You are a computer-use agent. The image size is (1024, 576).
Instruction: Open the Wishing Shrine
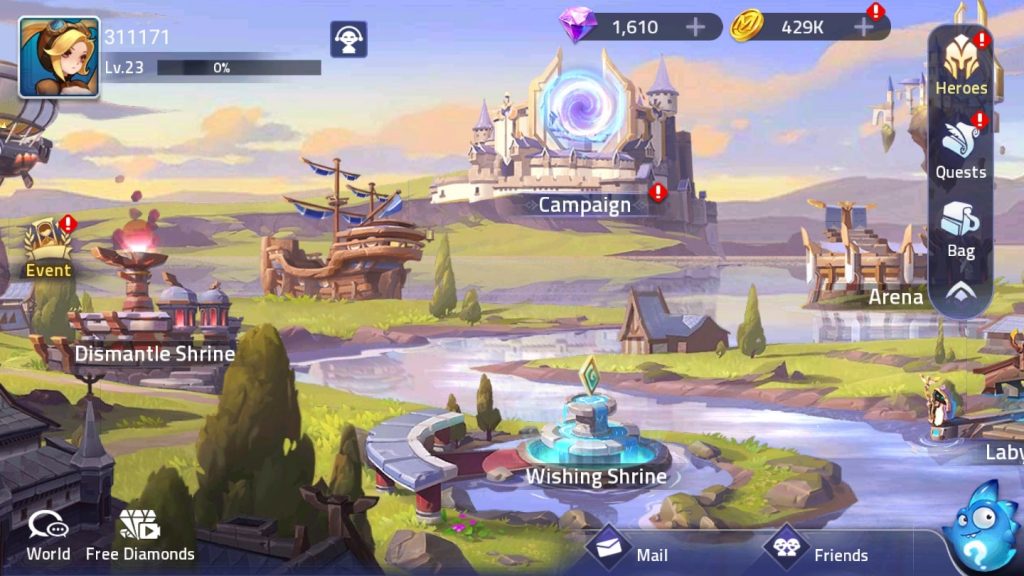tap(596, 440)
